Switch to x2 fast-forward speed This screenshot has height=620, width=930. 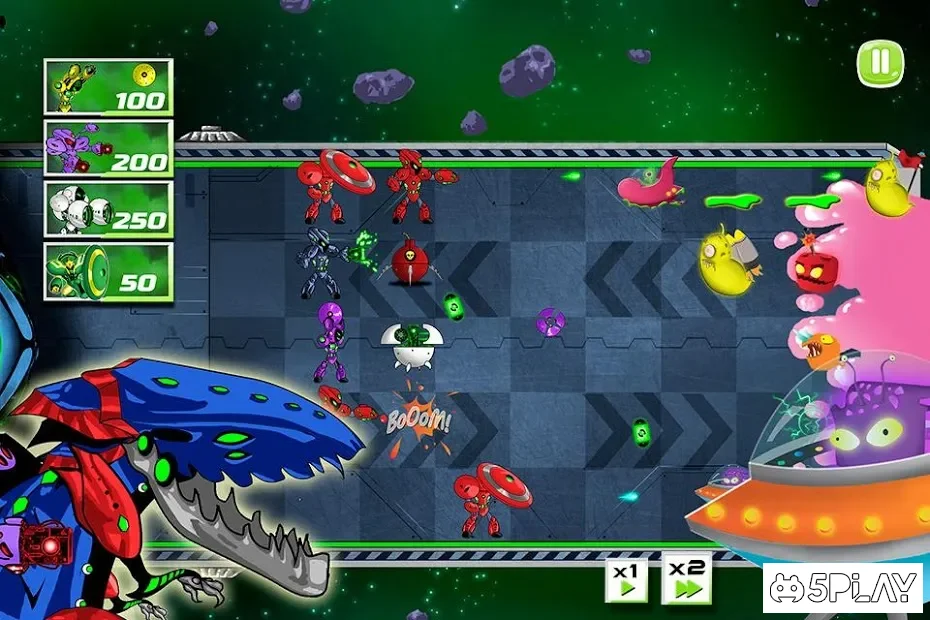687,578
